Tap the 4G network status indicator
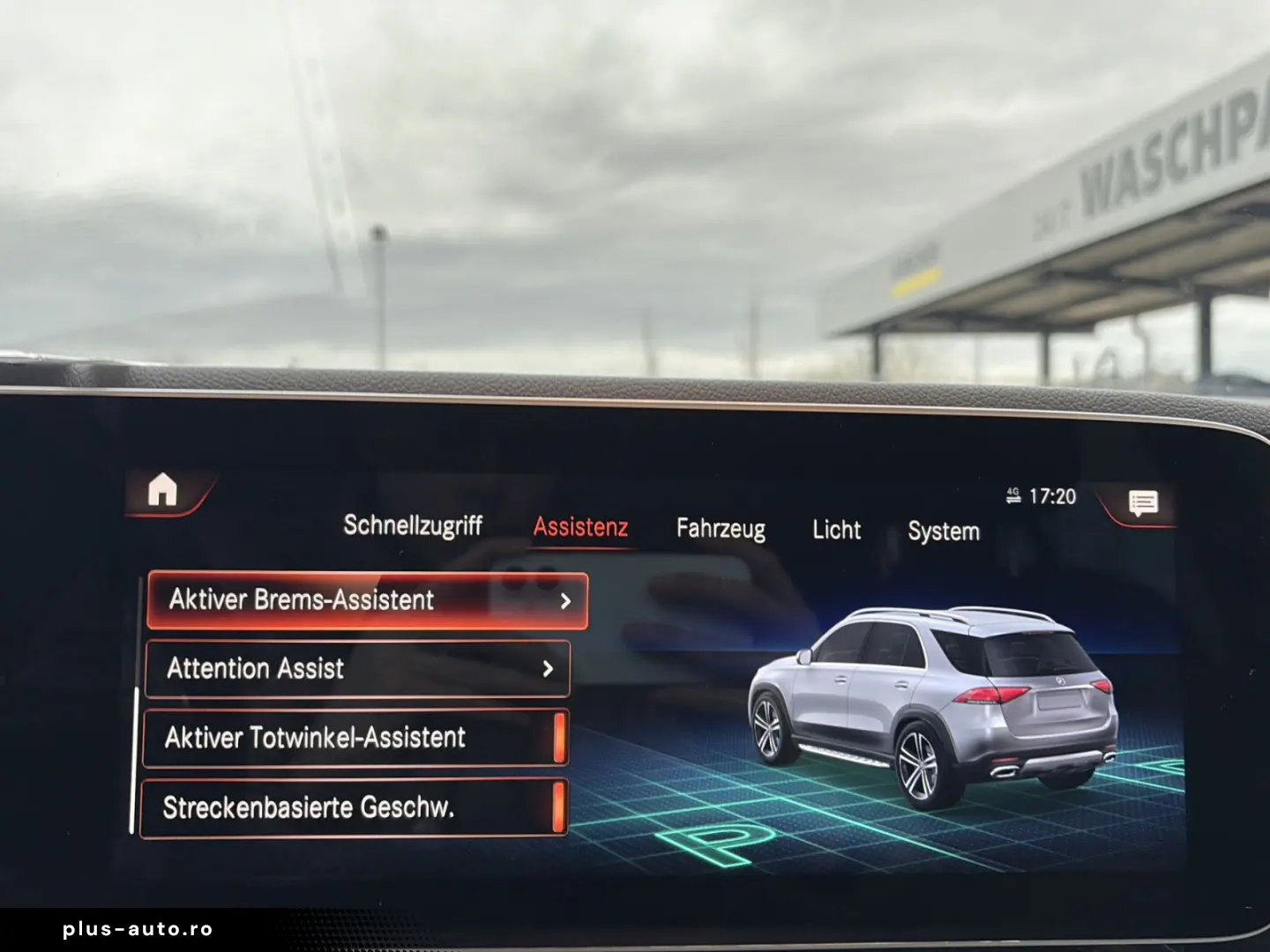The image size is (1270, 952). [x=1011, y=495]
